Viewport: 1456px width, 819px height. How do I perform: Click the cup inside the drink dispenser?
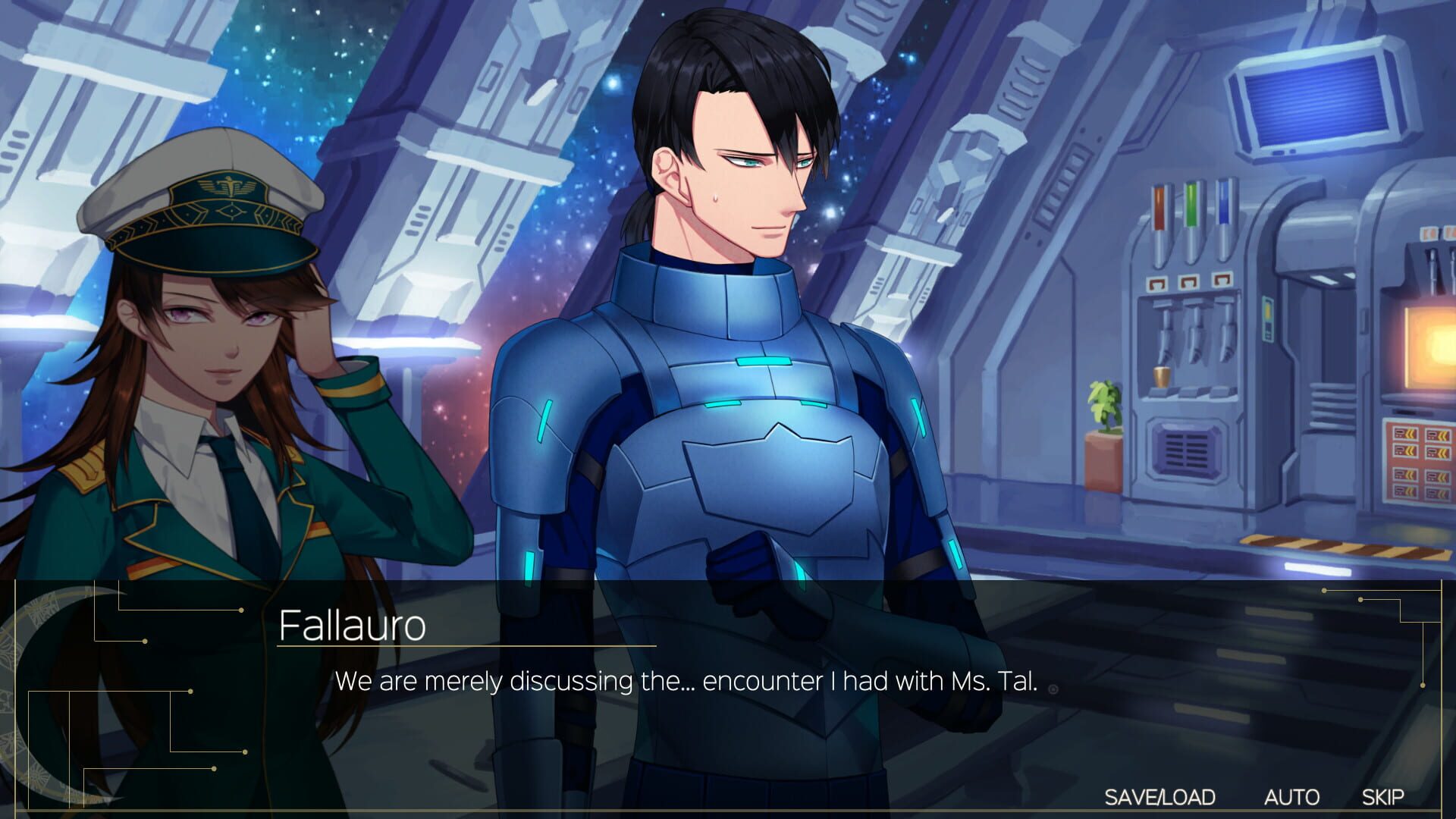1160,377
